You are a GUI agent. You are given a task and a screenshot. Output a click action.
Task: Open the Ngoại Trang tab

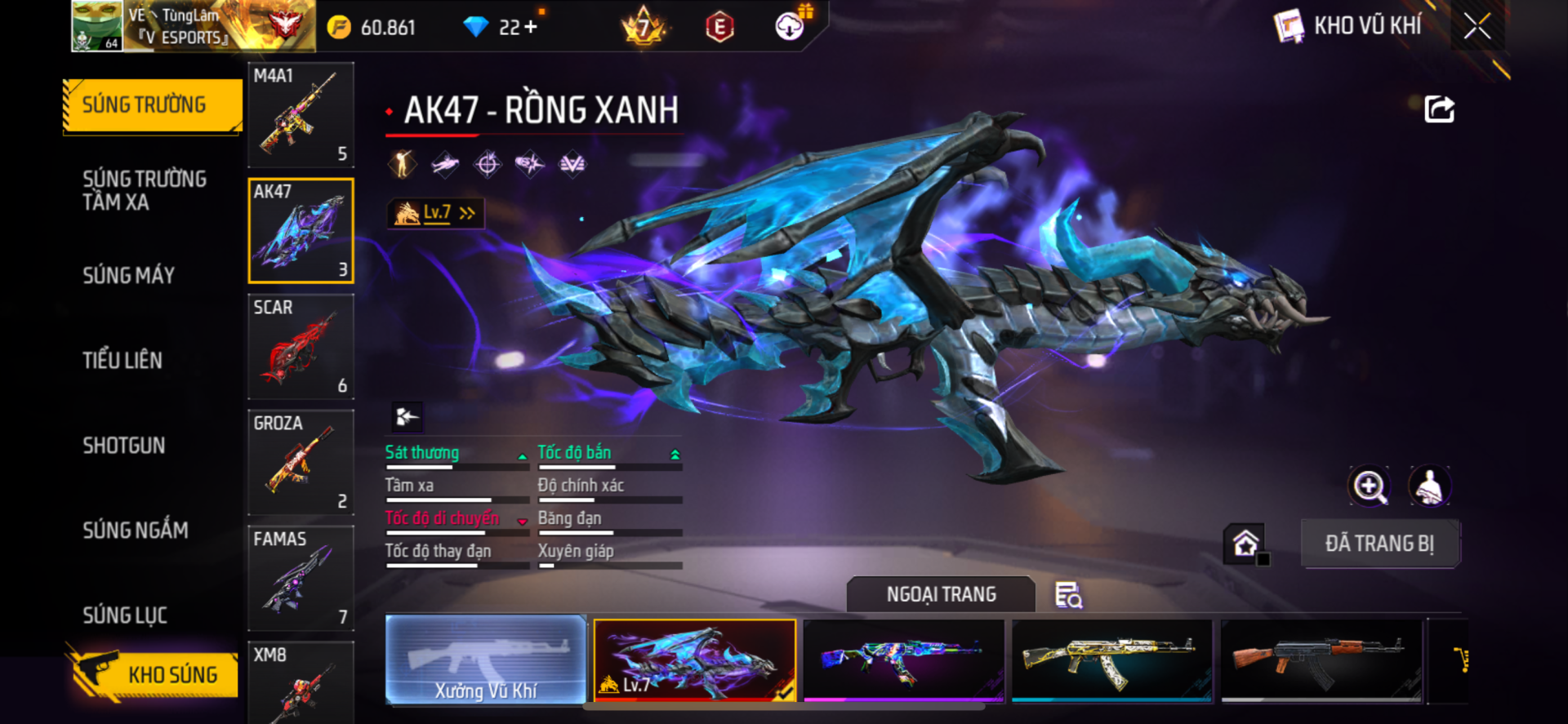tap(941, 594)
